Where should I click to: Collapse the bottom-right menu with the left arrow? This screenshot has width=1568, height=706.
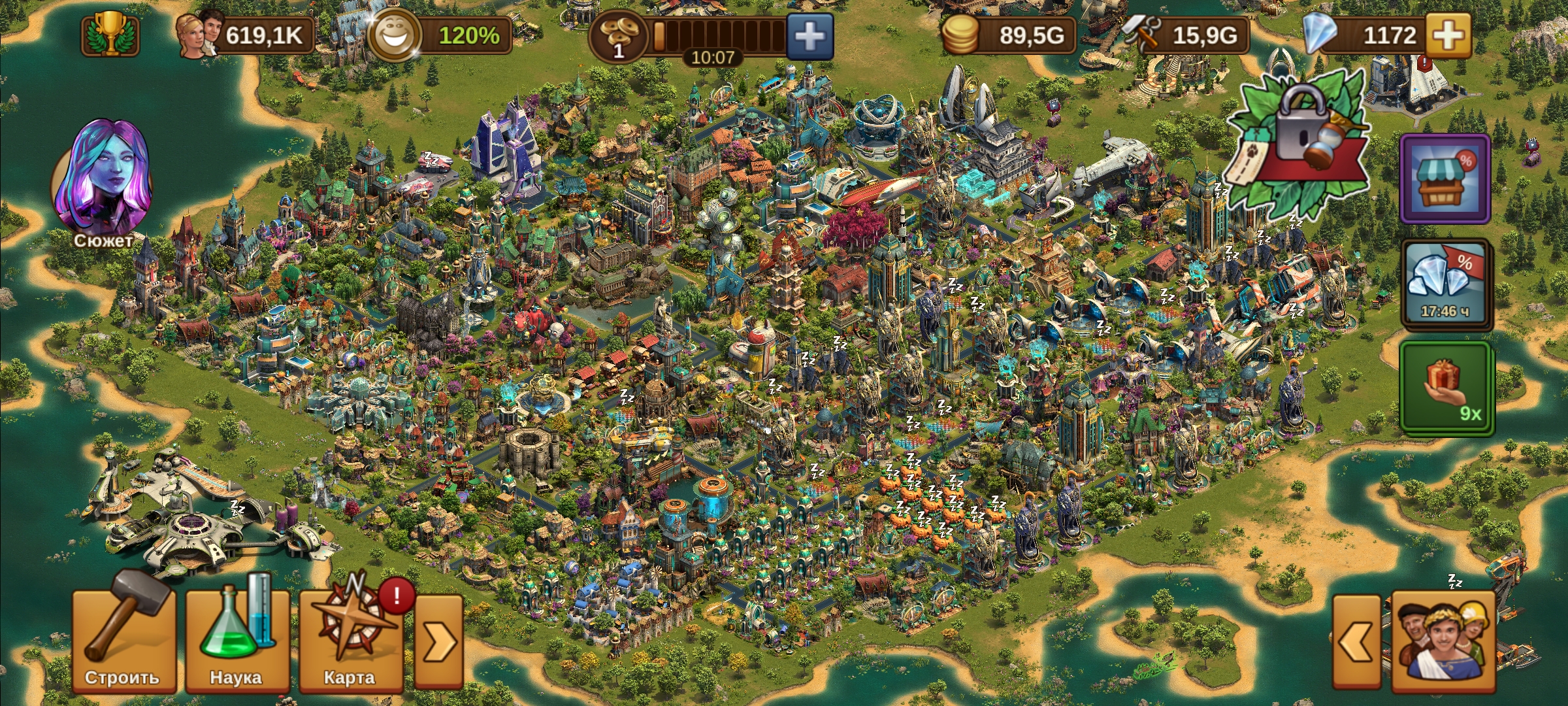(x=1356, y=642)
